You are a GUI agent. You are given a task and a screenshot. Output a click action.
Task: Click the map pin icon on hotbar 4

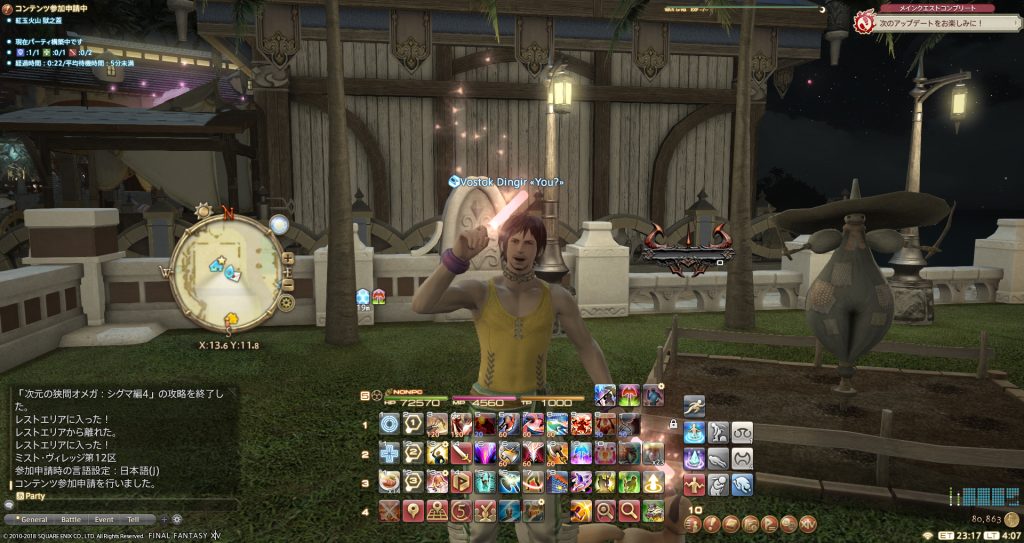click(x=413, y=511)
